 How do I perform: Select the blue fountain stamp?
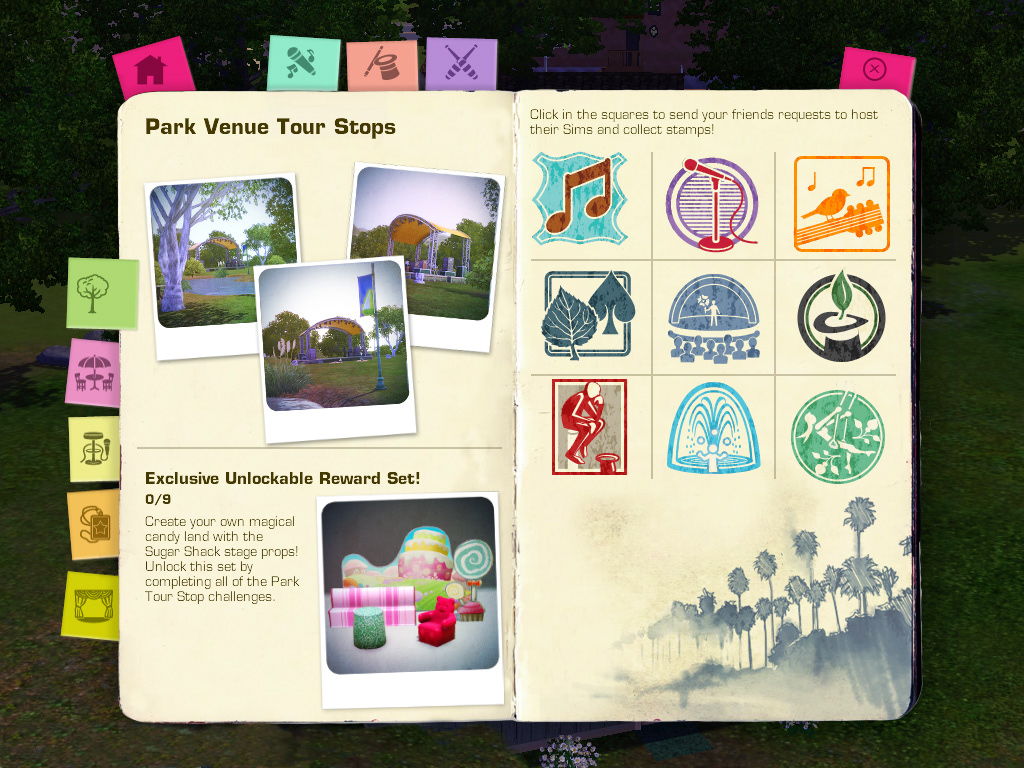713,427
